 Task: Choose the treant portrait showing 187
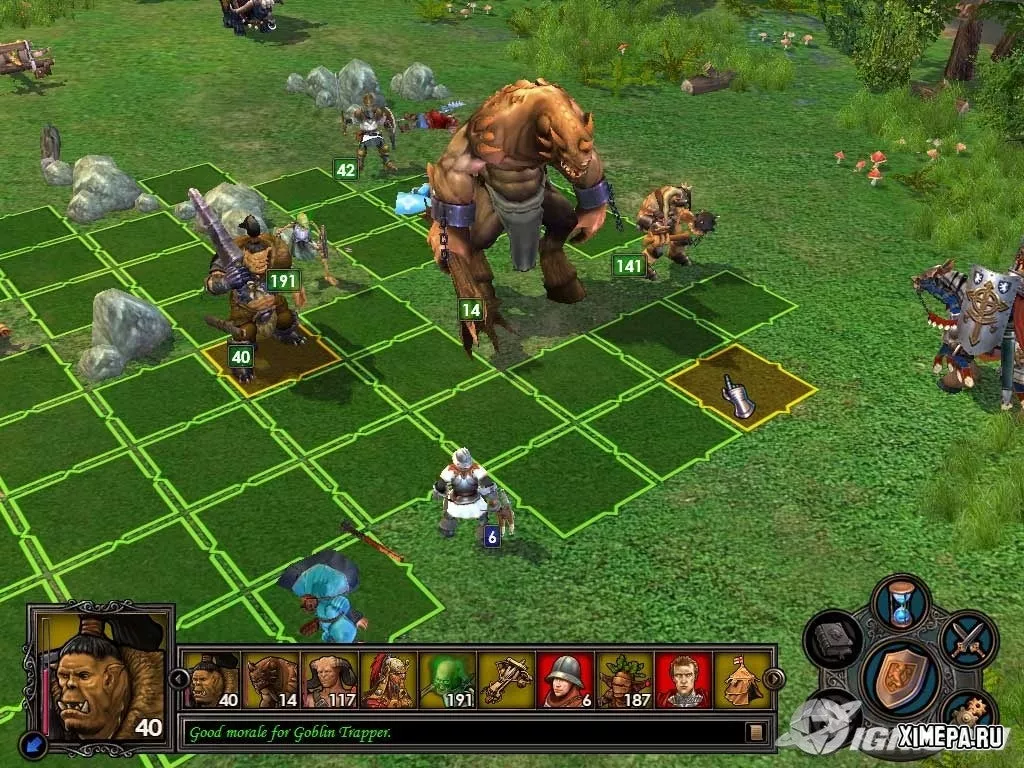[x=624, y=680]
